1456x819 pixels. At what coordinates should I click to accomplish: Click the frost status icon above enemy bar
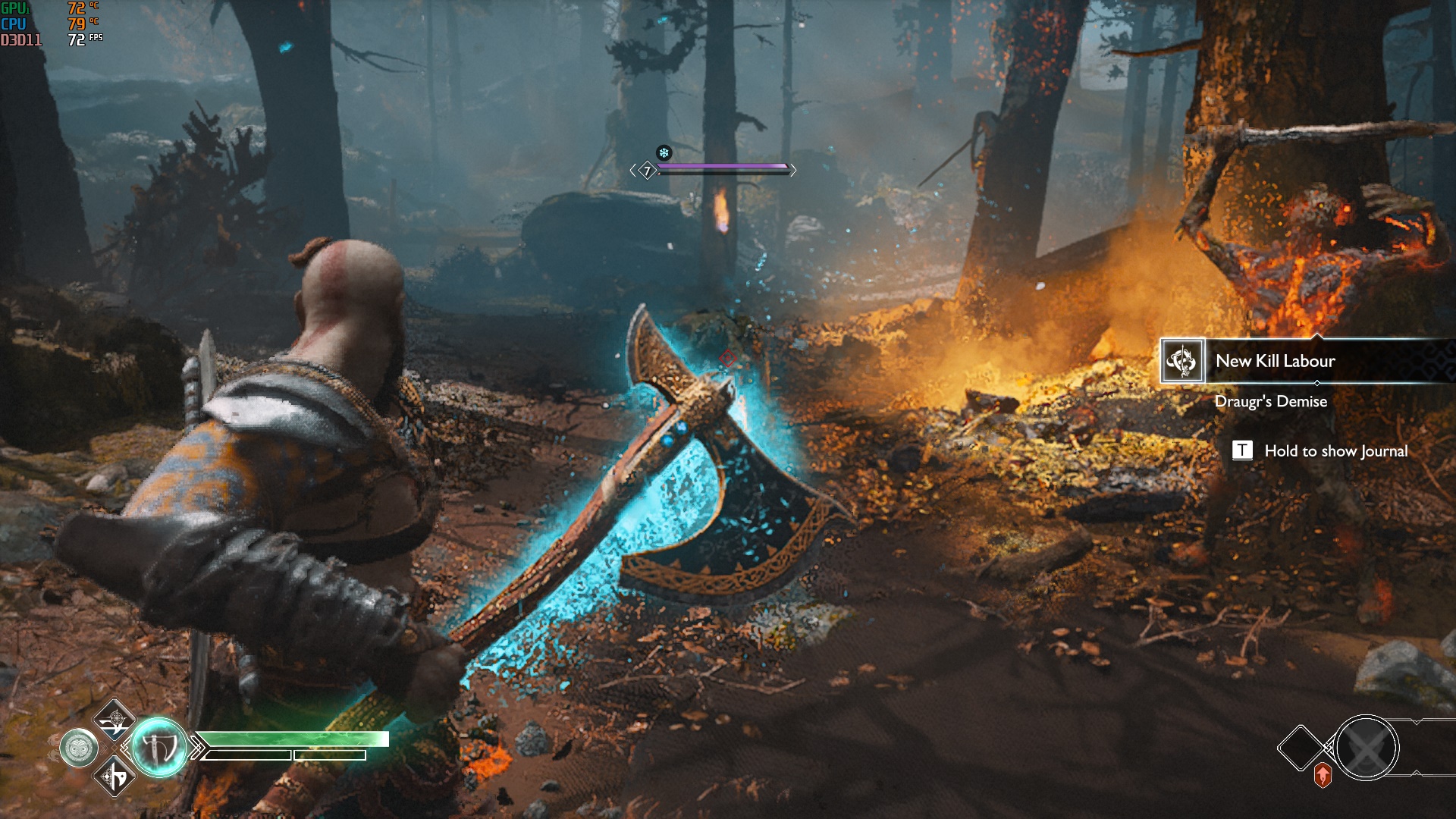[664, 153]
